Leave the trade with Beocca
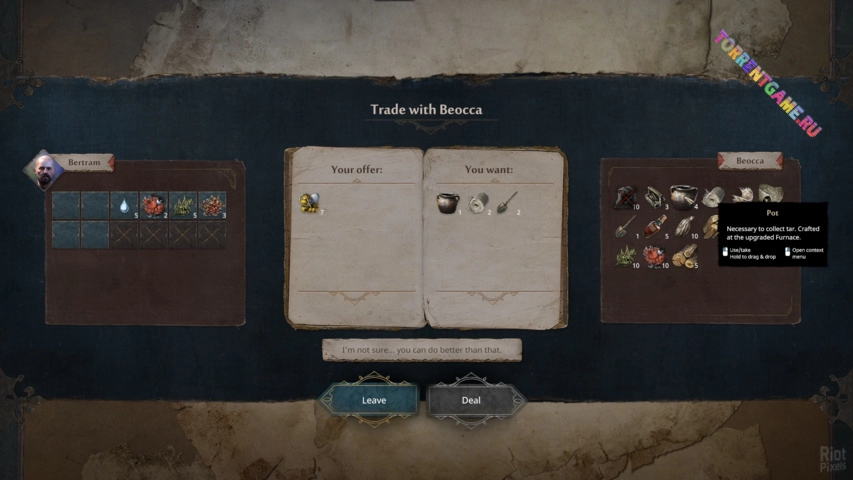The image size is (853, 480). pos(372,400)
